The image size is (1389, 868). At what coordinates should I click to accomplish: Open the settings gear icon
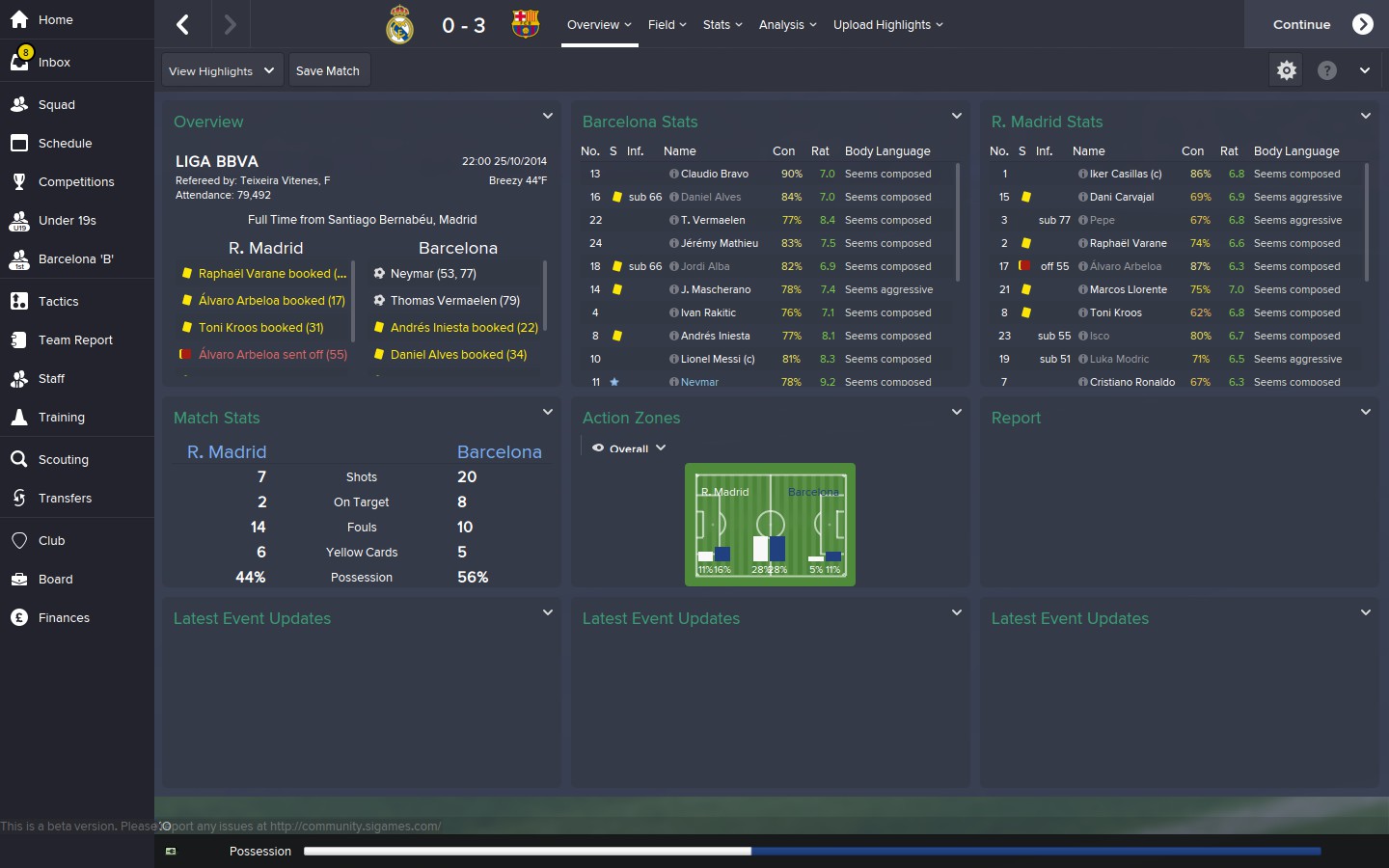(x=1286, y=70)
